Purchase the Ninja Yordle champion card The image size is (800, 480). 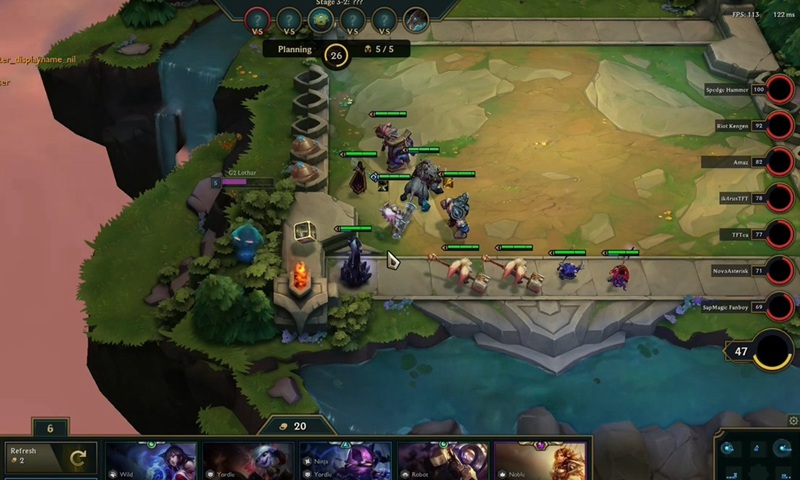click(x=346, y=461)
